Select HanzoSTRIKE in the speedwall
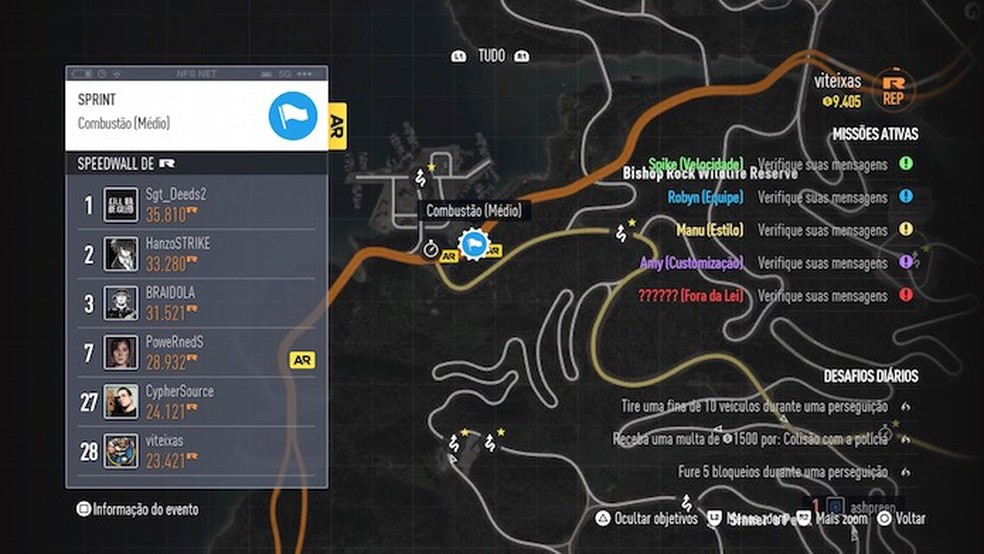 point(196,254)
